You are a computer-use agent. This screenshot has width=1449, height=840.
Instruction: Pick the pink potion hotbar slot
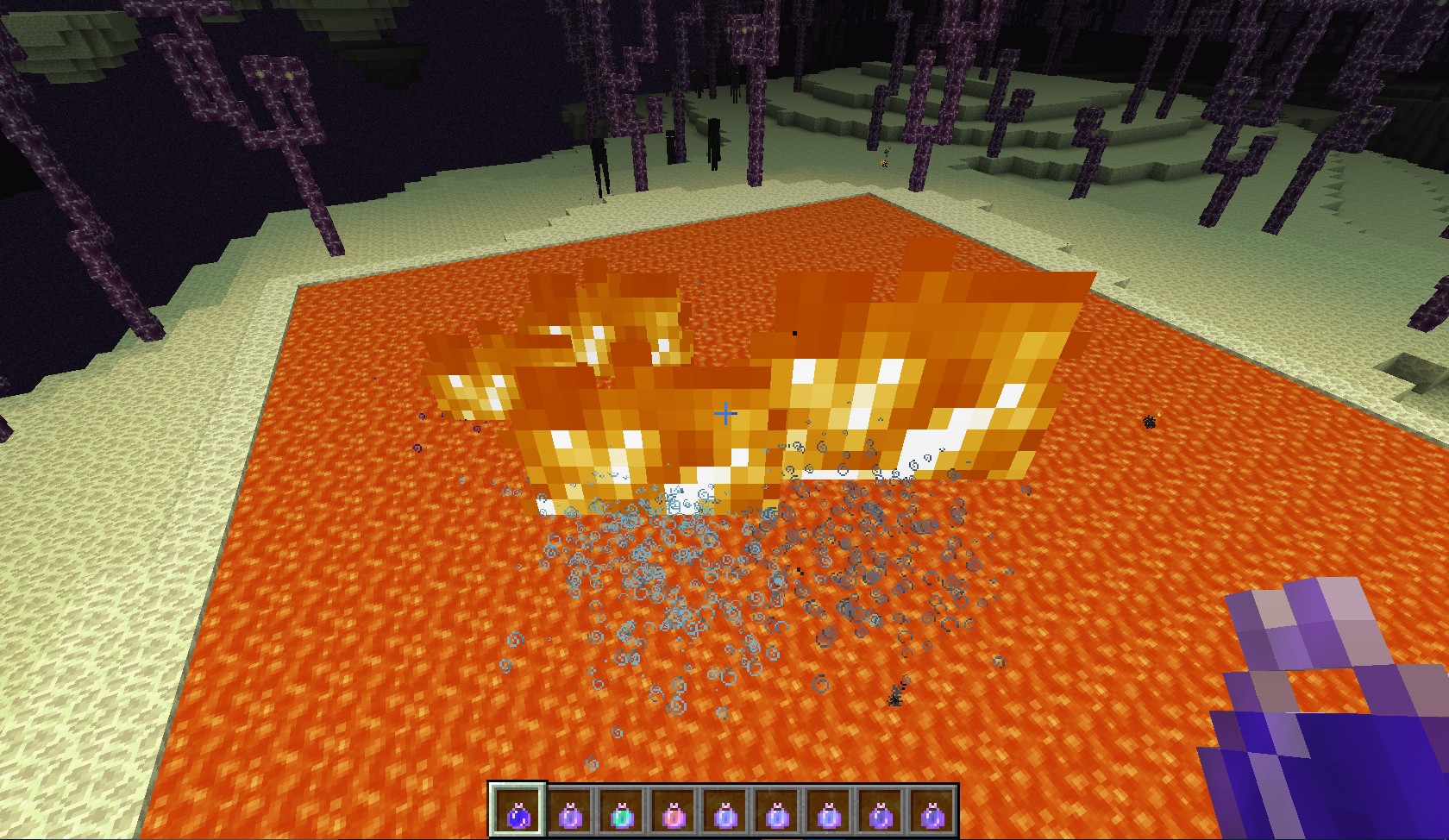tap(673, 812)
